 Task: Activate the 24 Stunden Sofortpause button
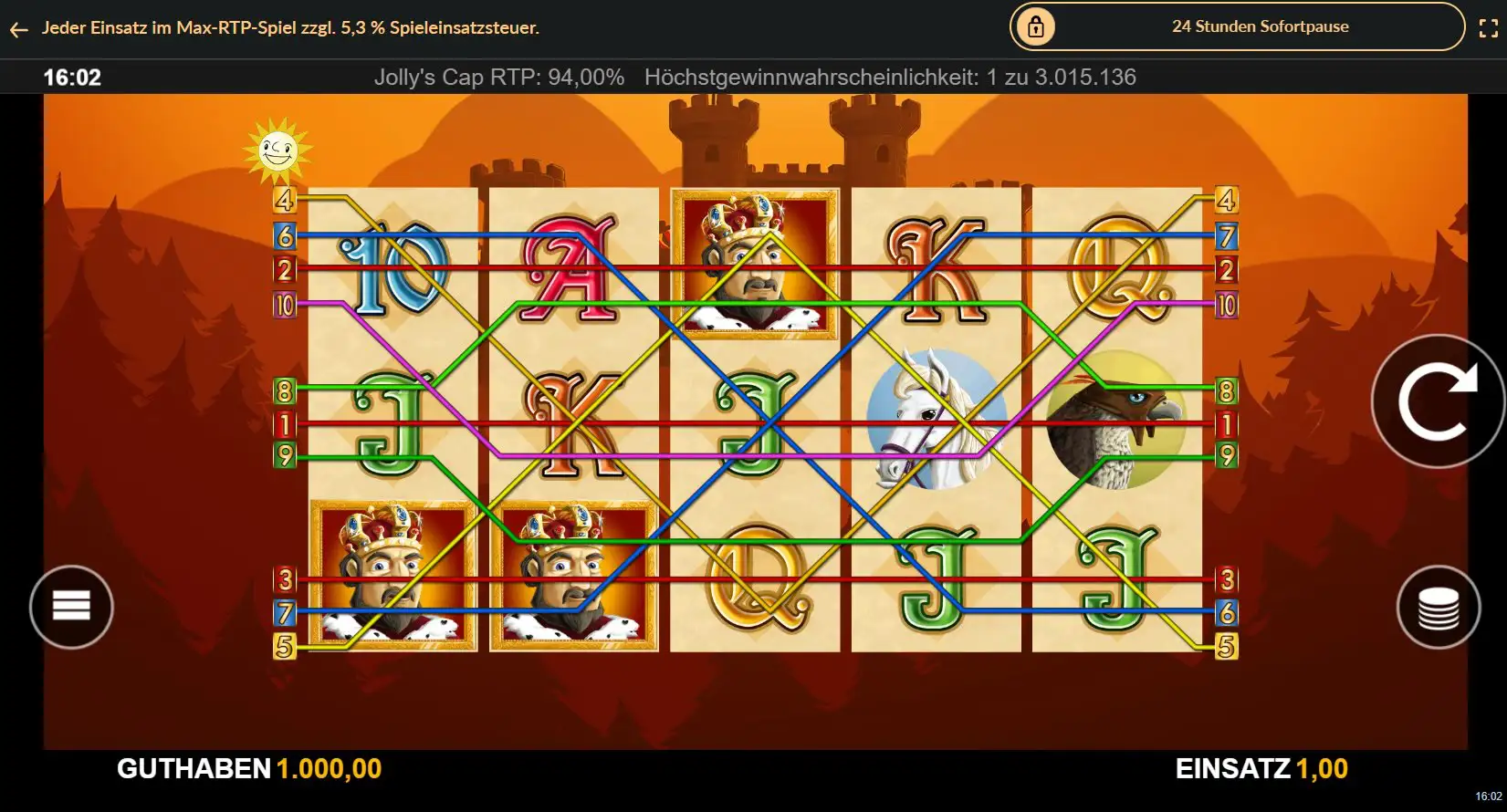[1237, 27]
